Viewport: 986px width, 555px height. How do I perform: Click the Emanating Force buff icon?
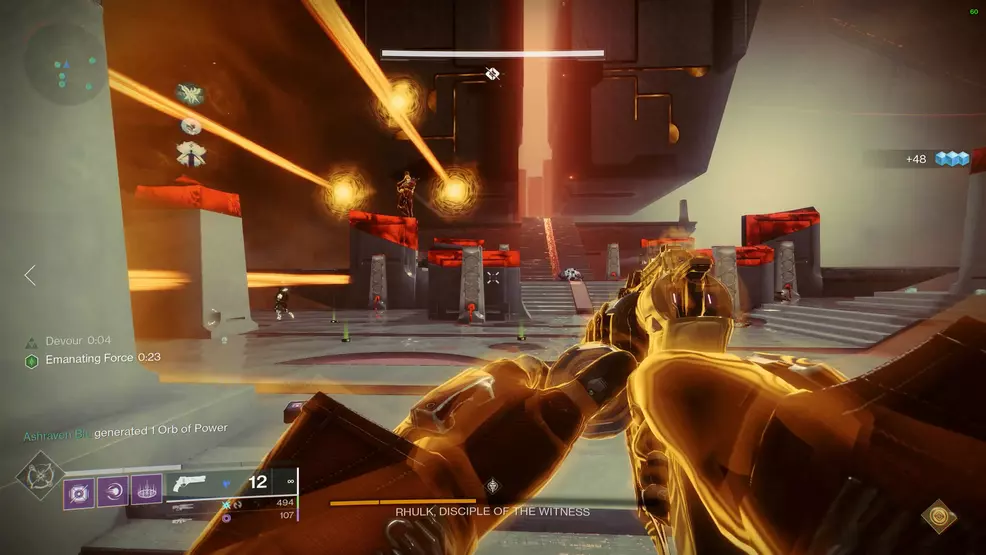pyautogui.click(x=32, y=358)
